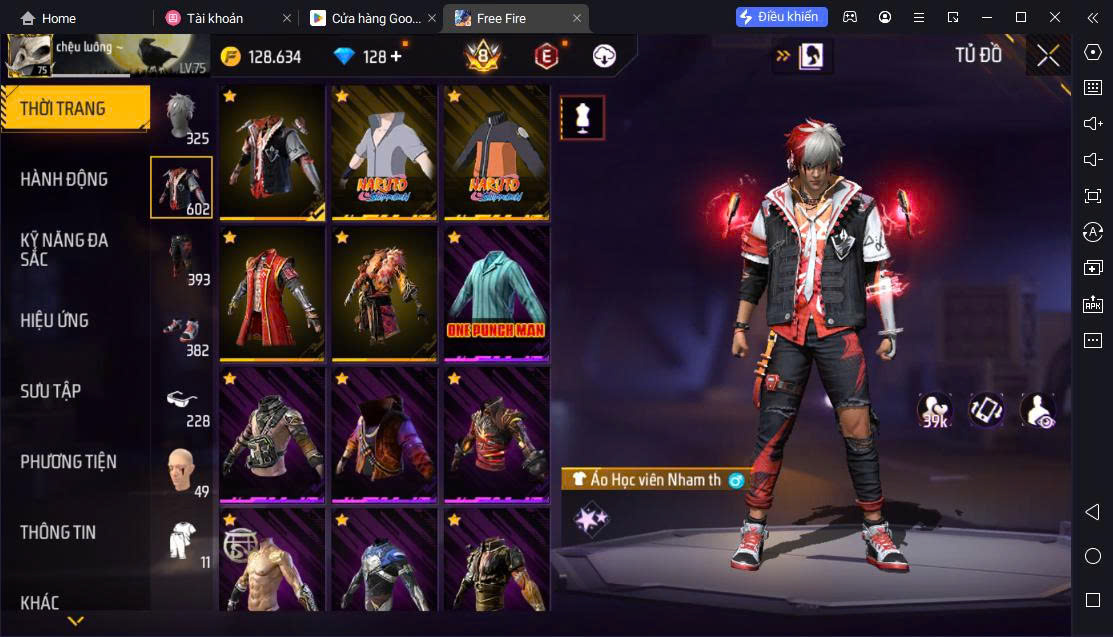Open the Hành Động menu entry
Viewport: 1113px width, 637px height.
[x=65, y=179]
